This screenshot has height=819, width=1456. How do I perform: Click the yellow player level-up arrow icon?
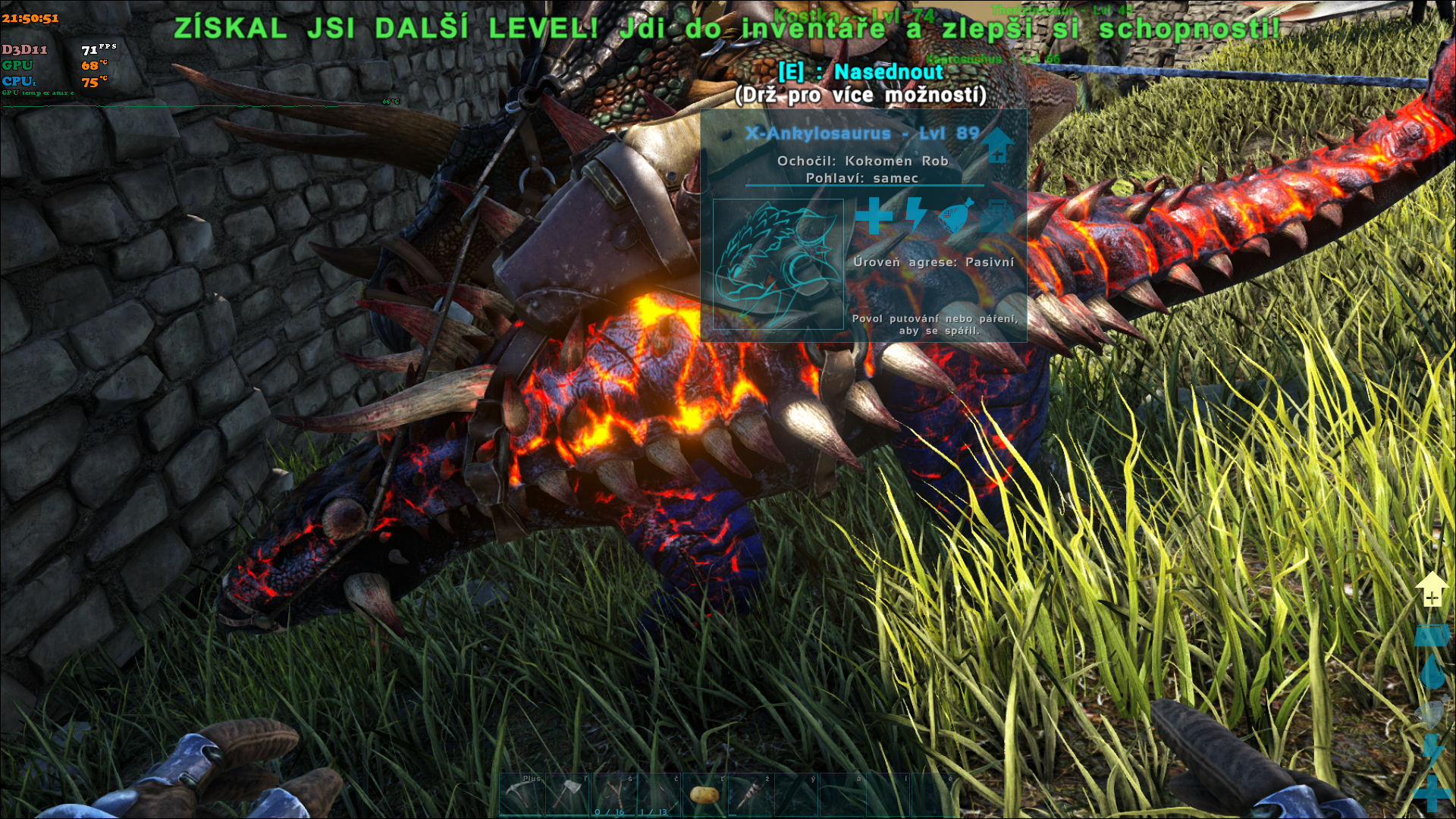(x=1431, y=590)
